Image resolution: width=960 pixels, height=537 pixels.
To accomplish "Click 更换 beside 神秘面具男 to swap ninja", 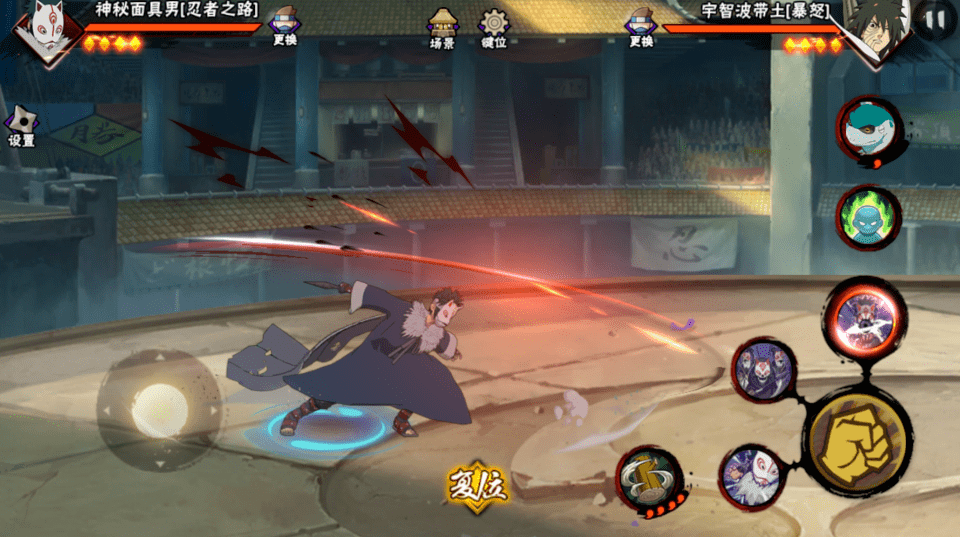I will (285, 25).
